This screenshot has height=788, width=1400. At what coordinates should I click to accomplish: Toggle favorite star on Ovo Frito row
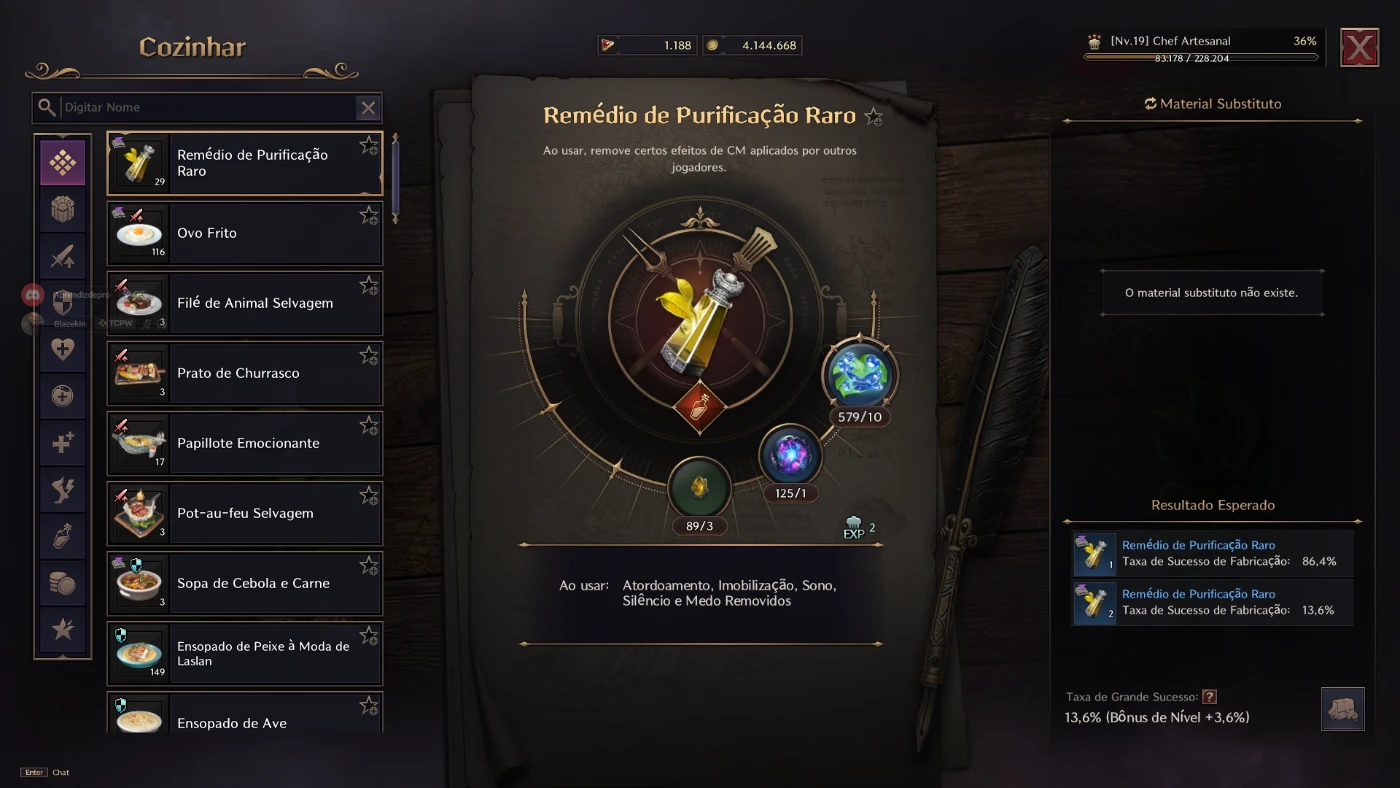(x=369, y=215)
